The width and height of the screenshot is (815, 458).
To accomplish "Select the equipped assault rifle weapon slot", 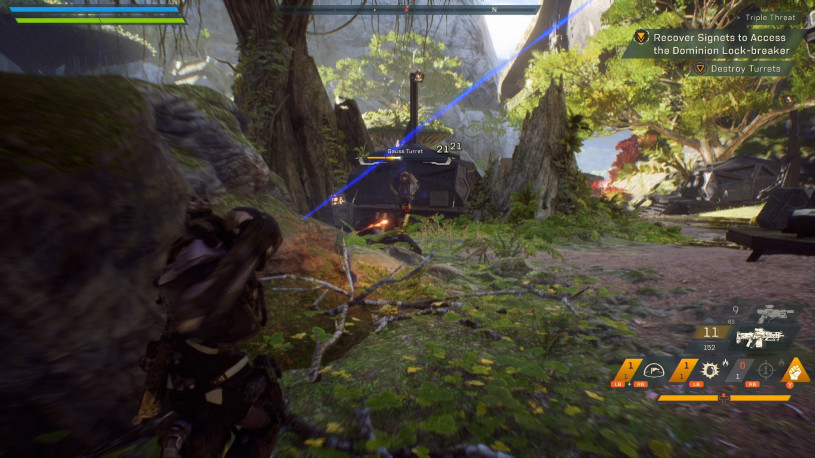I will [759, 336].
